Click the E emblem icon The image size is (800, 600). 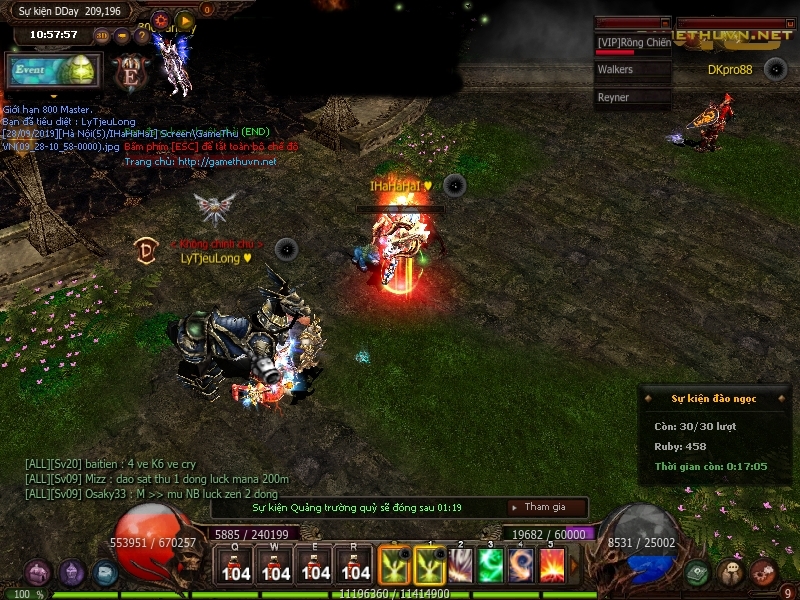129,73
